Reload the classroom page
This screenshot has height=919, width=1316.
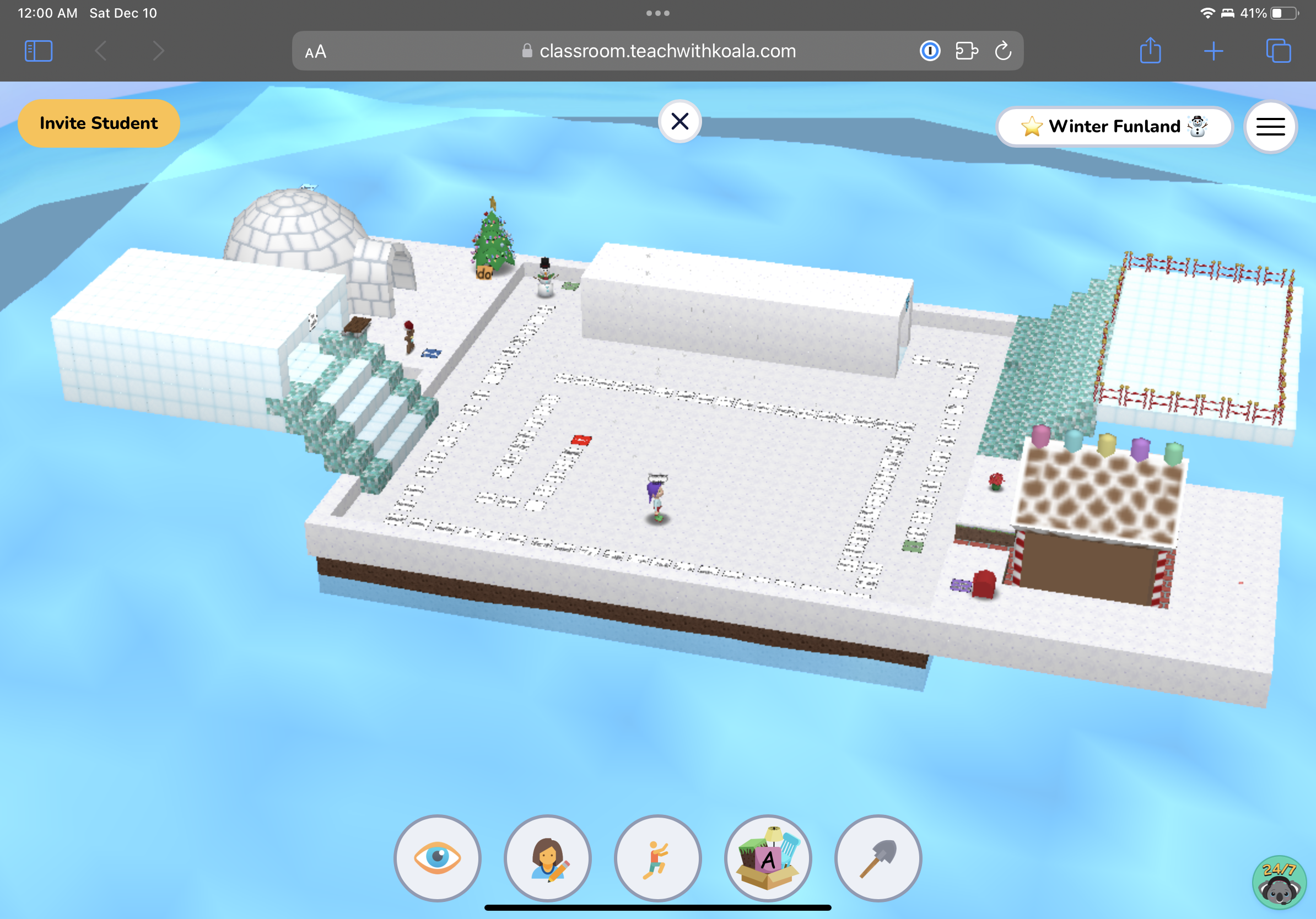point(1003,51)
